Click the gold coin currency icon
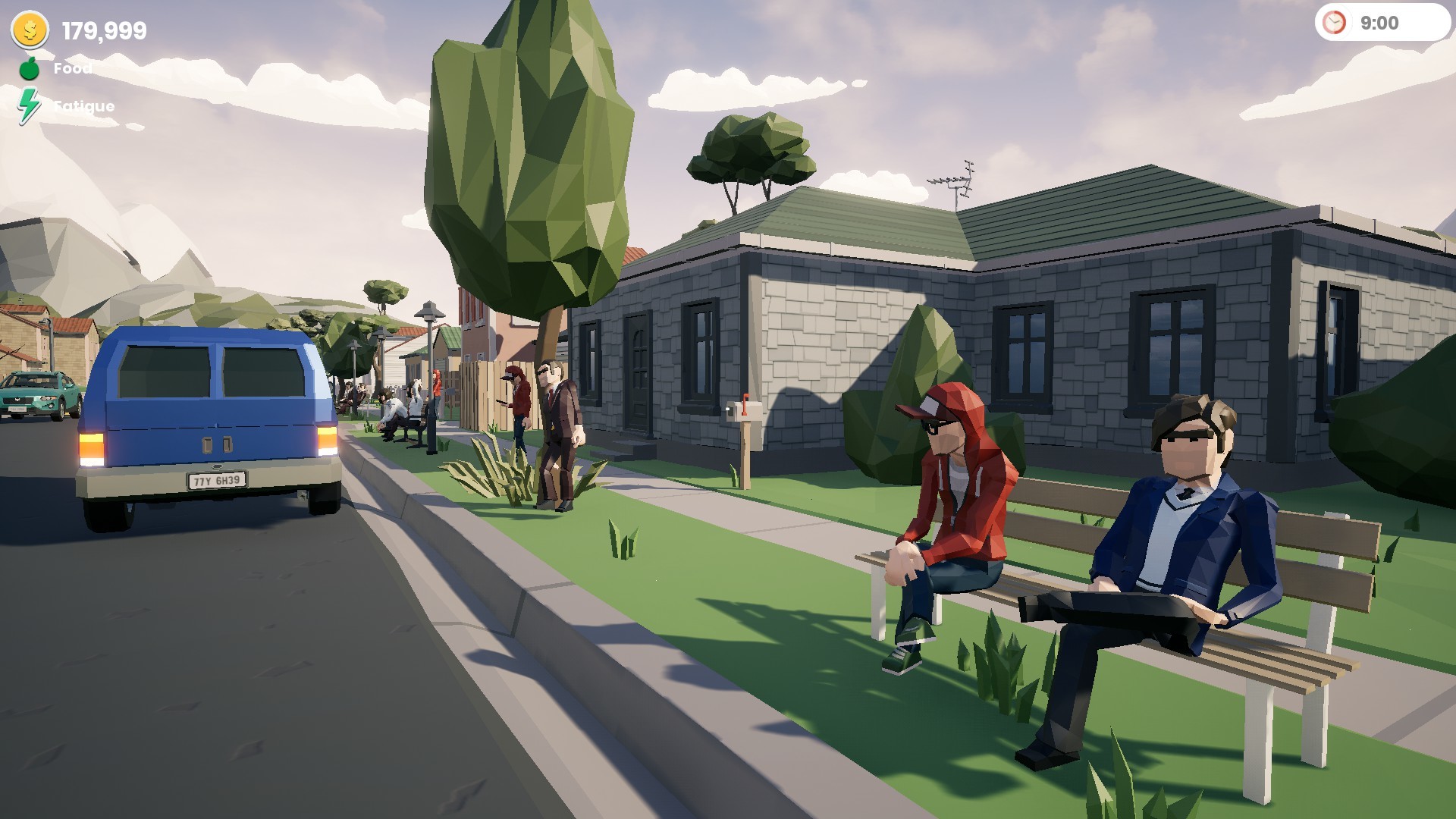The width and height of the screenshot is (1456, 819). (x=29, y=31)
